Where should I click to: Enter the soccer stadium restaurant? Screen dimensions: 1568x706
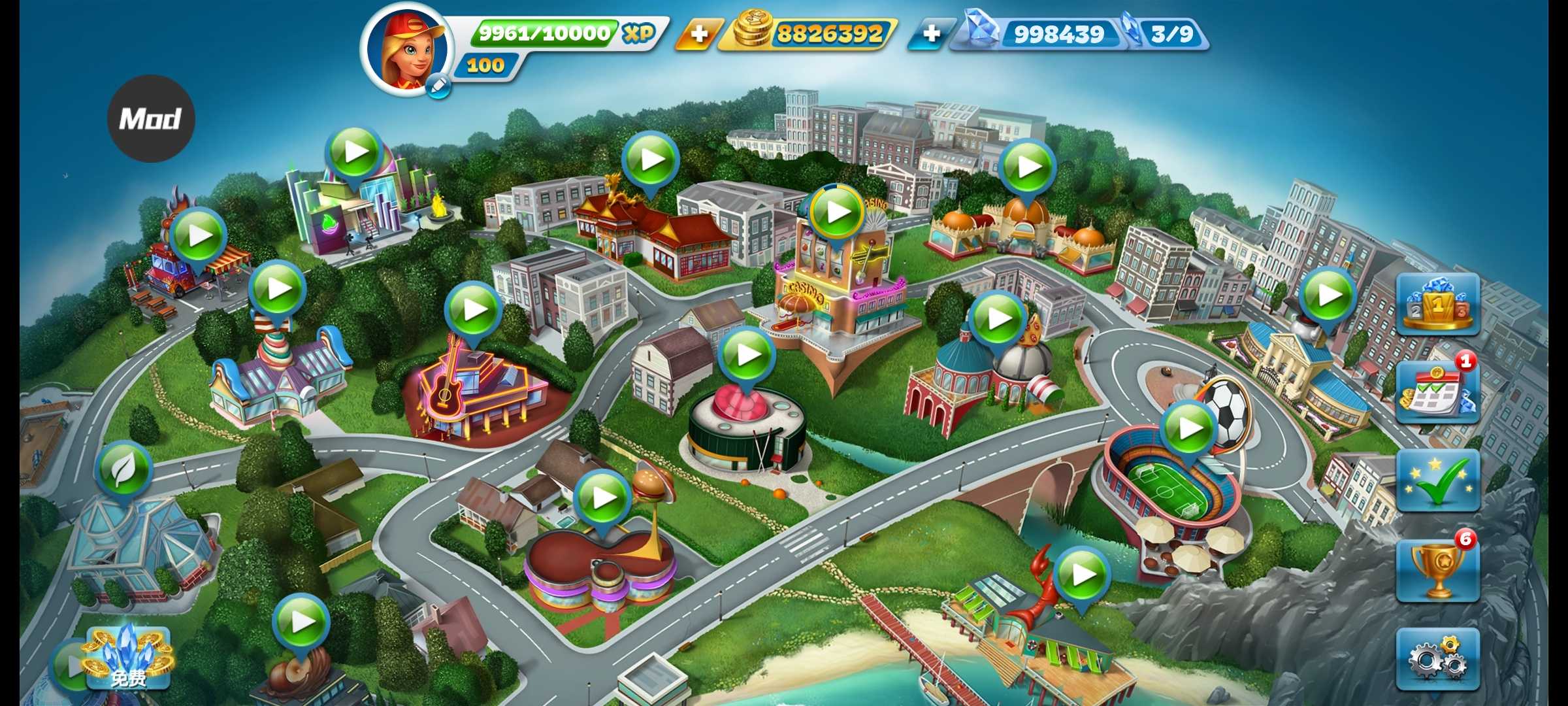click(x=1189, y=429)
